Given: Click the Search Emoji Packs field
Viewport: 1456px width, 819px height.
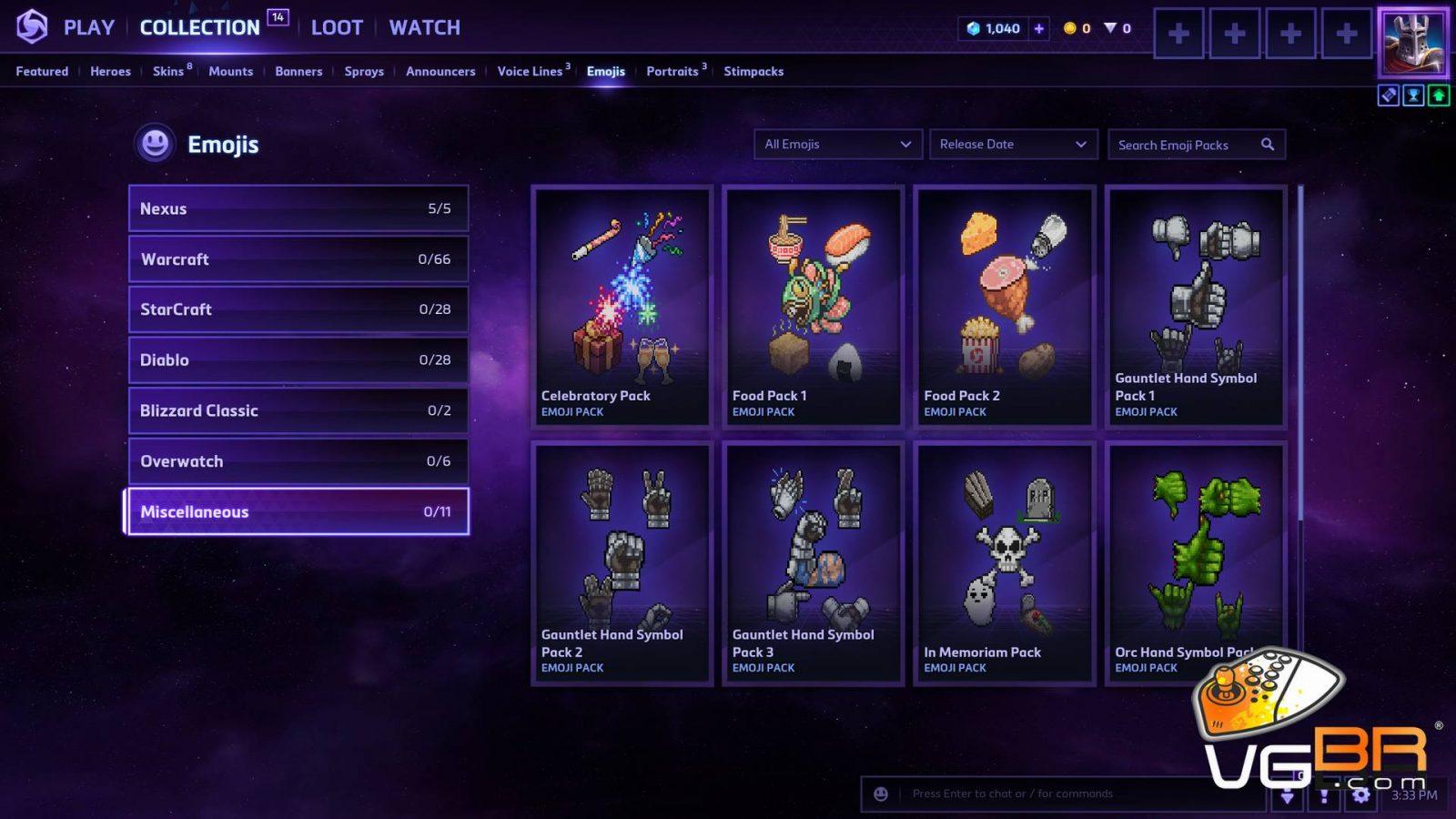Looking at the screenshot, I should [x=1183, y=145].
